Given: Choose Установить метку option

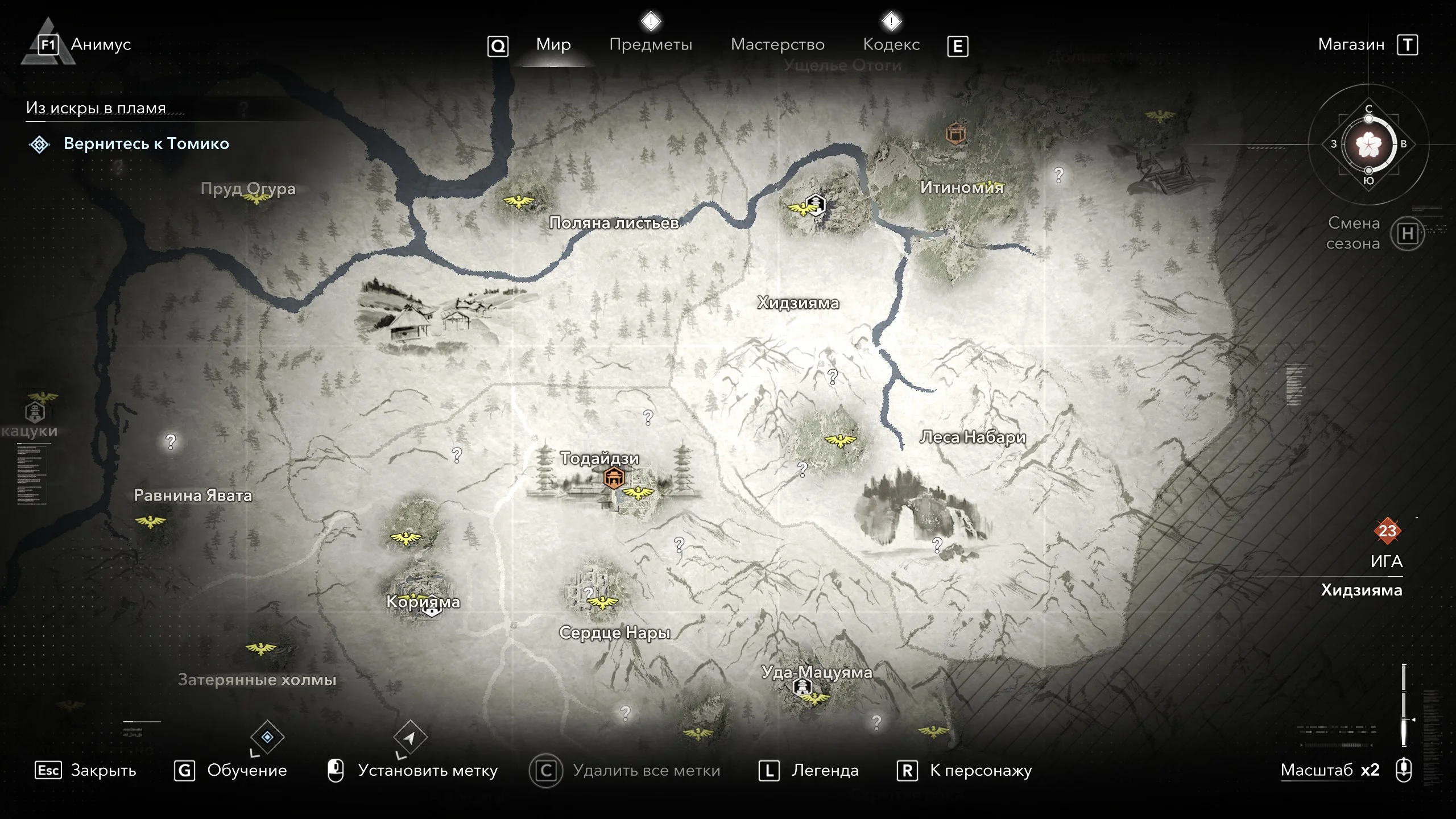Looking at the screenshot, I should [x=427, y=771].
